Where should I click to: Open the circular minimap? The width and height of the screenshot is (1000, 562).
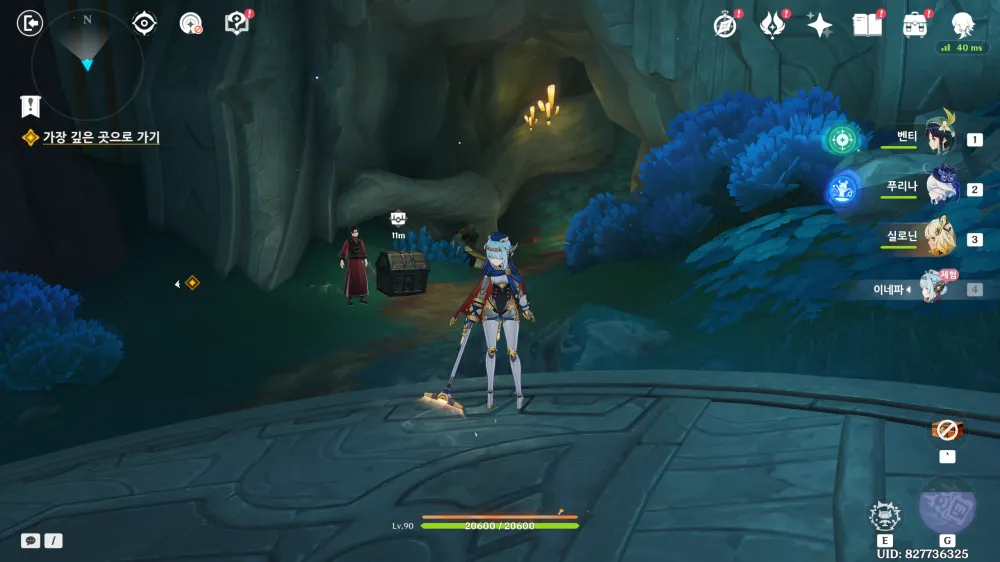pos(87,62)
